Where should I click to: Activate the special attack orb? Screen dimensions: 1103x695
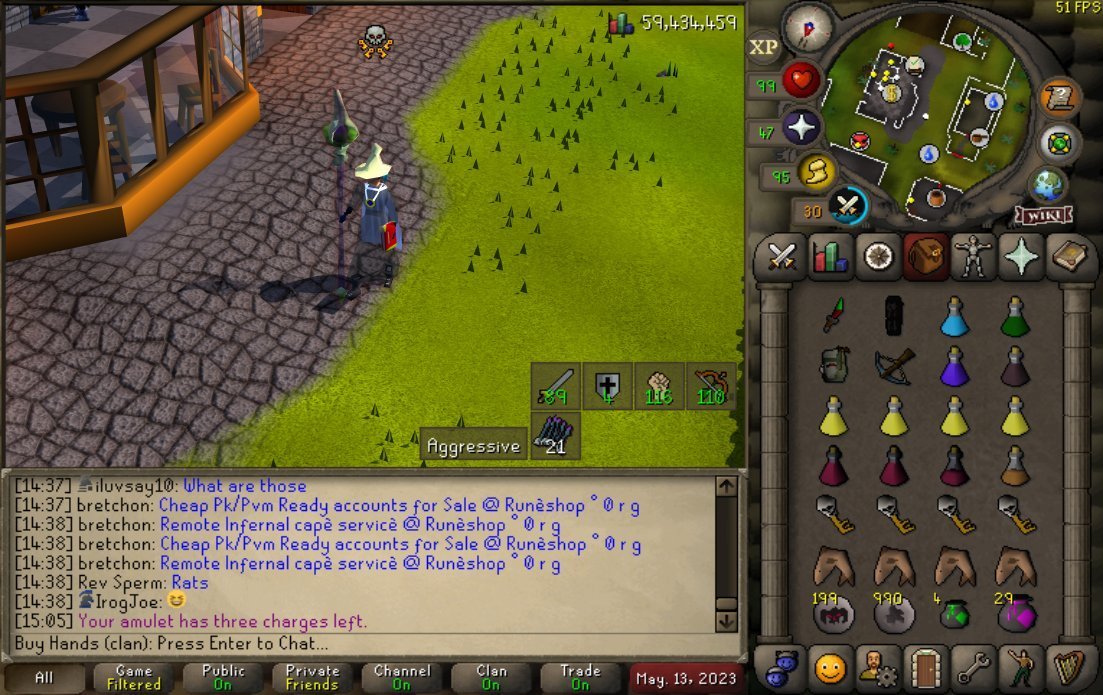[x=848, y=206]
